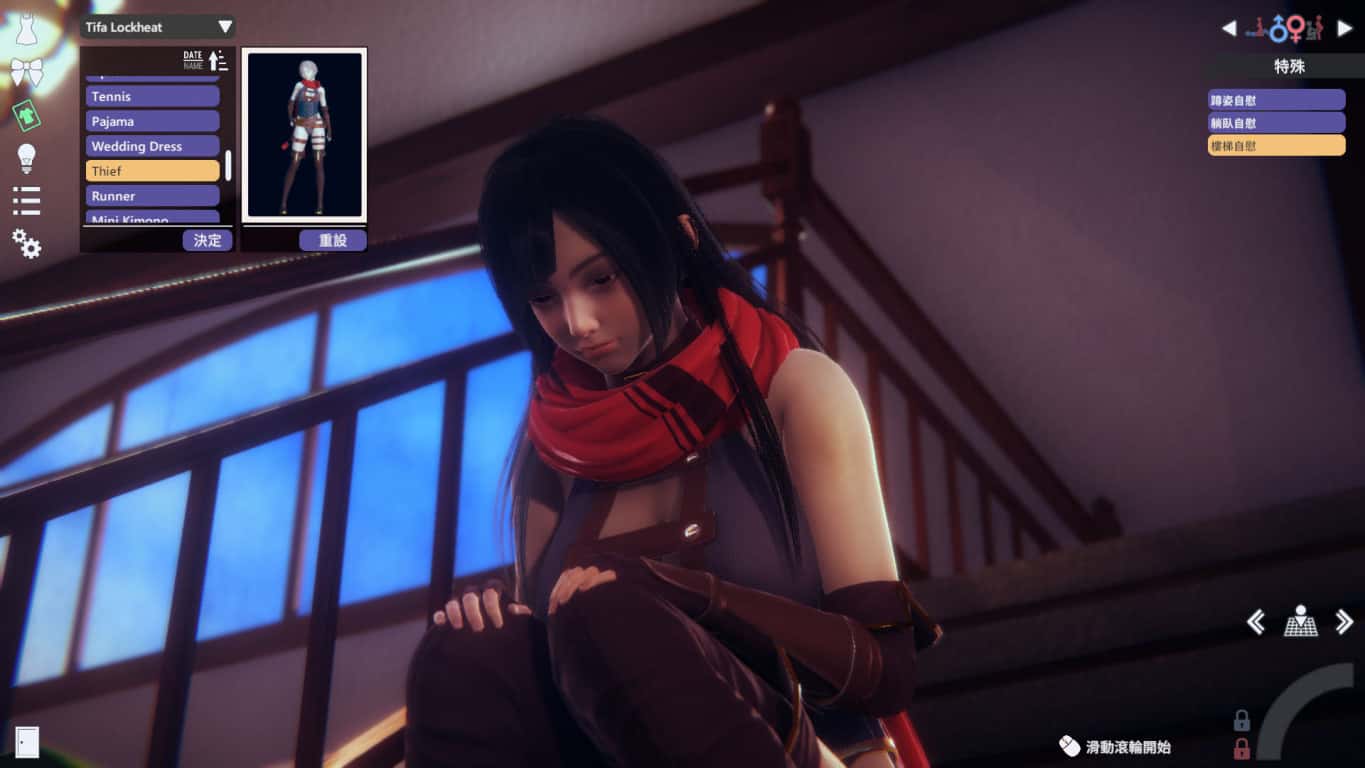The image size is (1365, 768).
Task: Open the ribbon accessories icon
Action: coord(27,70)
